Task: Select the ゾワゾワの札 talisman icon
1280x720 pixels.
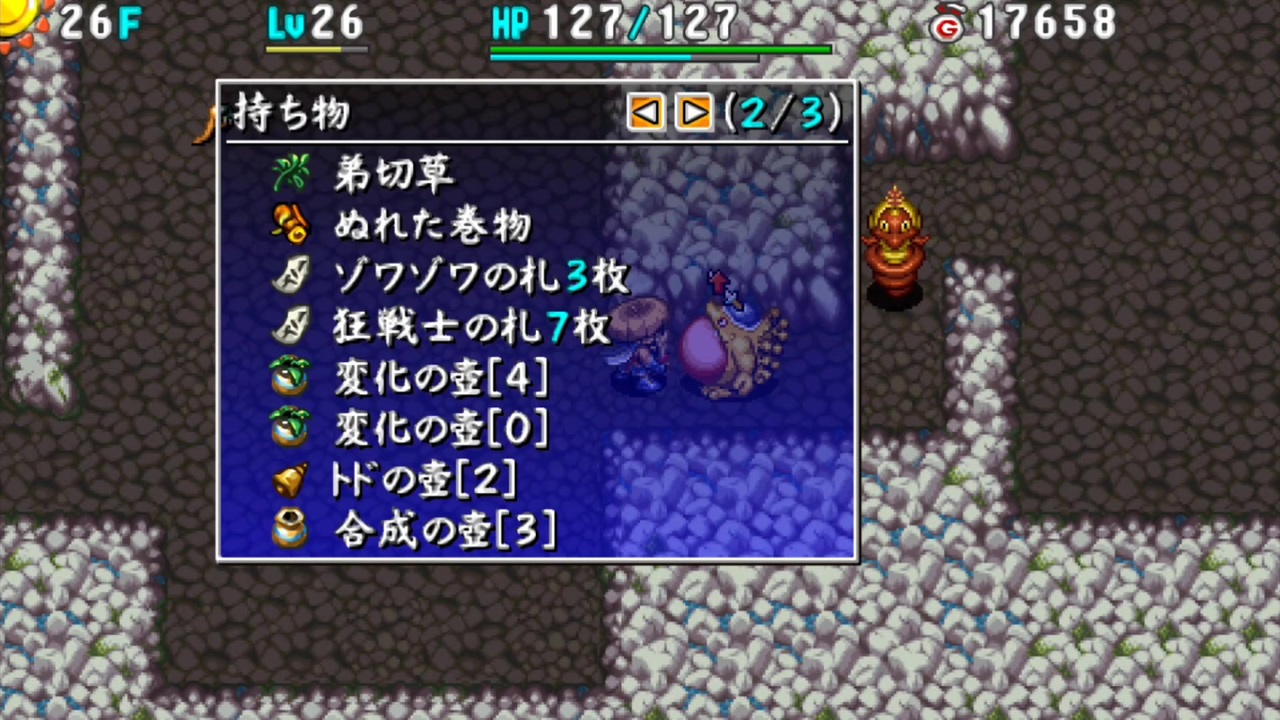Action: pos(290,276)
